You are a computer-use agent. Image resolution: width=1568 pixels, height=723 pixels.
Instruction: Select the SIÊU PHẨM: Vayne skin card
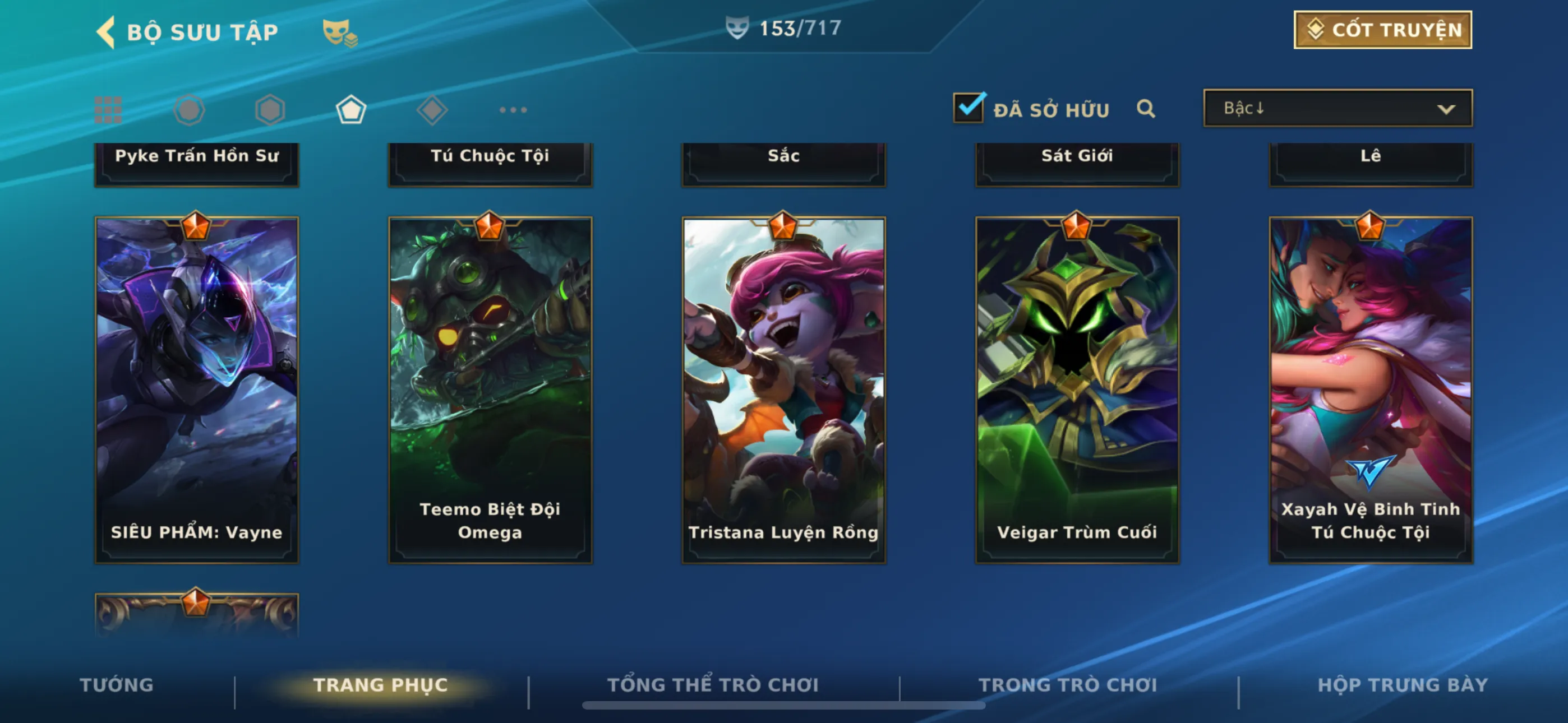pos(197,390)
